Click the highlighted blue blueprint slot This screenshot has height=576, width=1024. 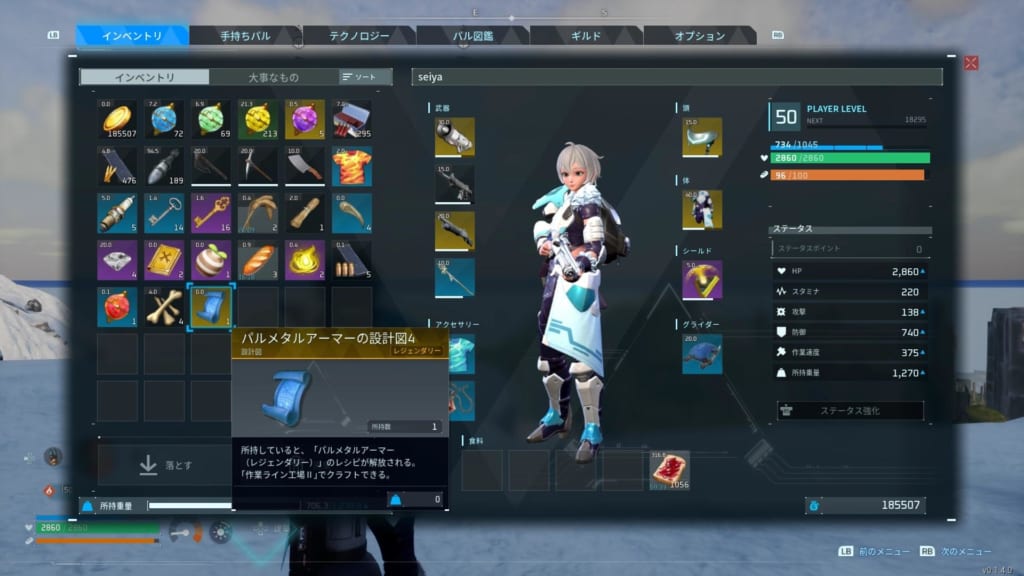click(x=211, y=306)
